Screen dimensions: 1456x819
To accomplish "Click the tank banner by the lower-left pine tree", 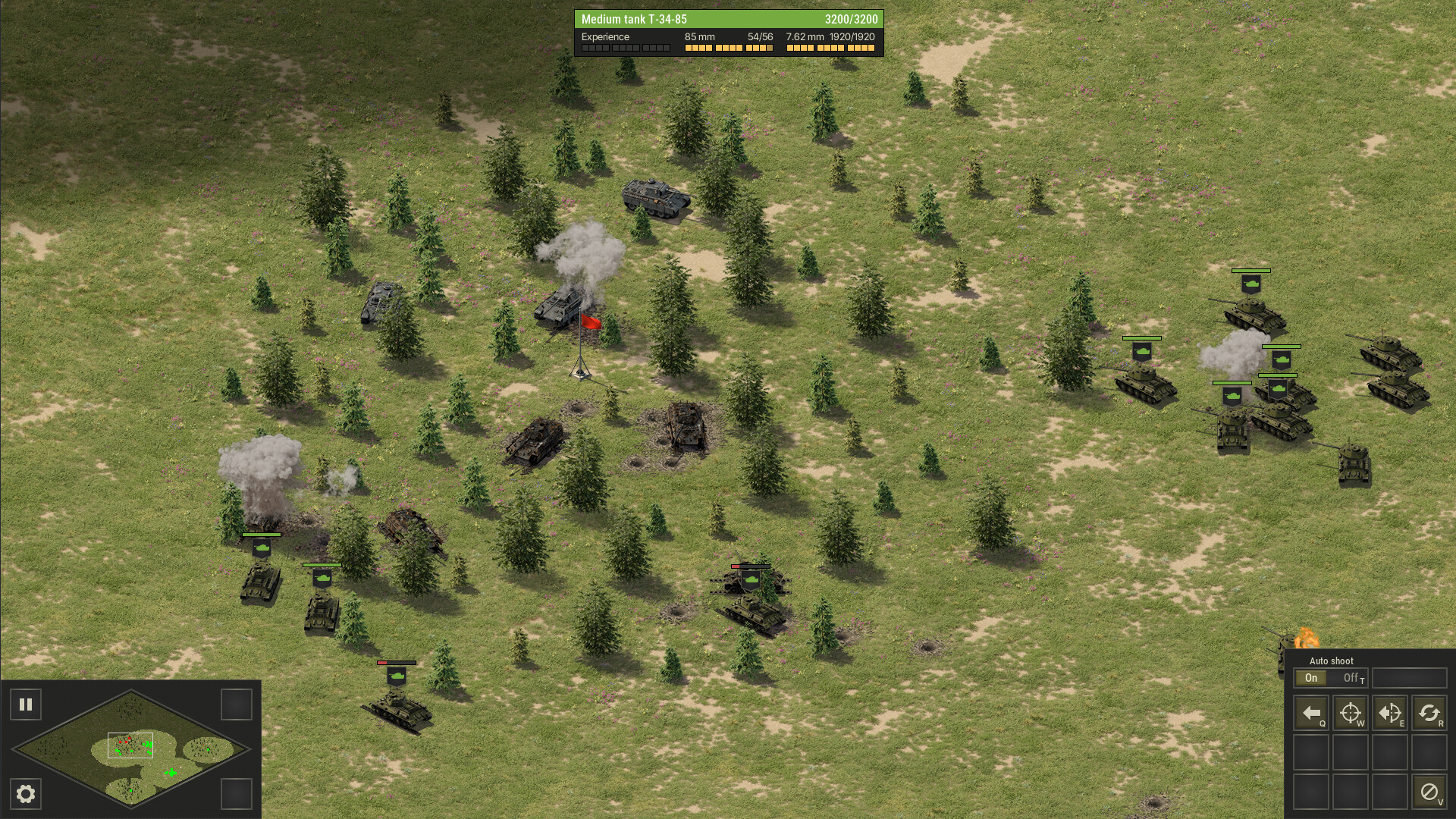I will (324, 577).
